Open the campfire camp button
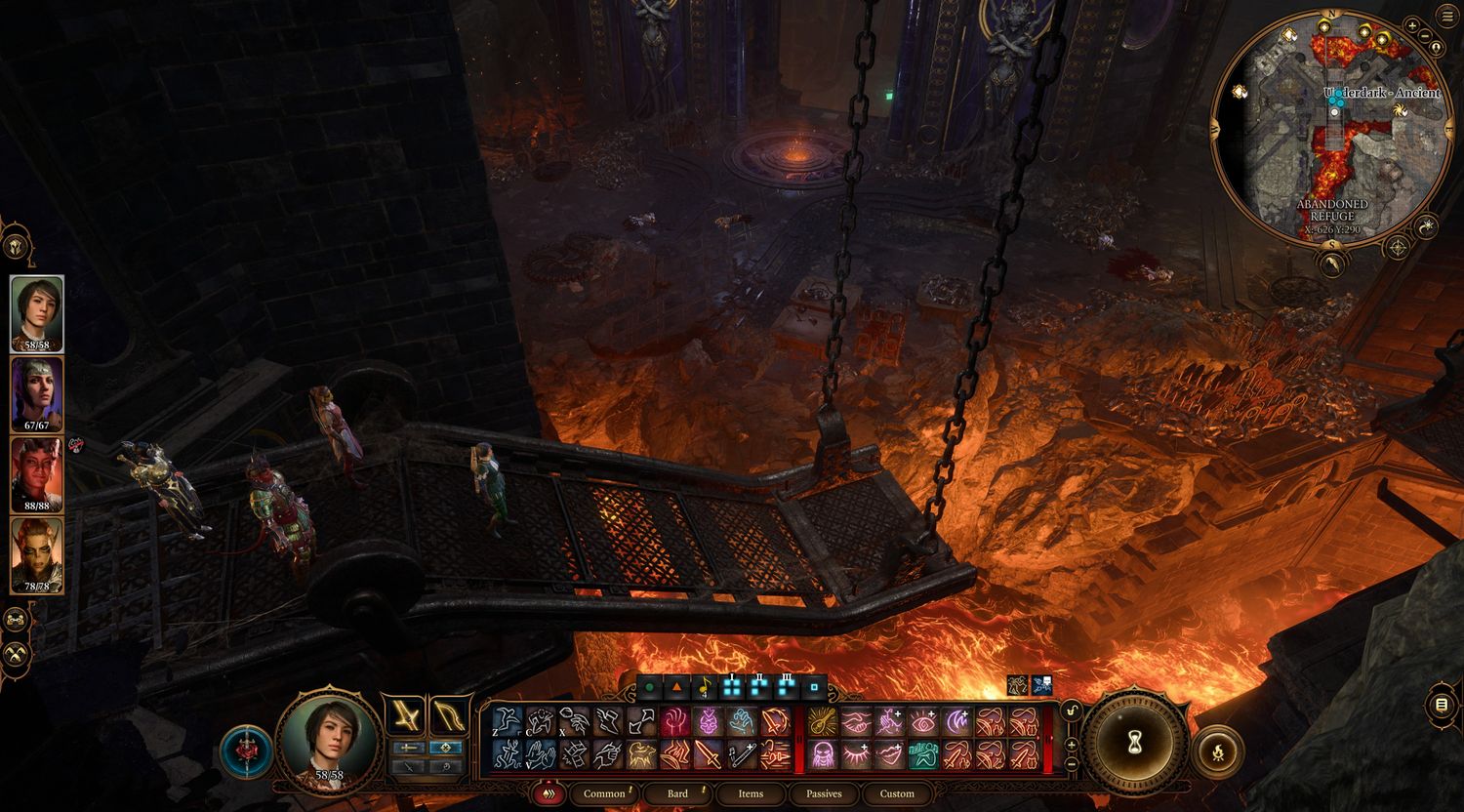Viewport: 1464px width, 812px height. pyautogui.click(x=1218, y=751)
